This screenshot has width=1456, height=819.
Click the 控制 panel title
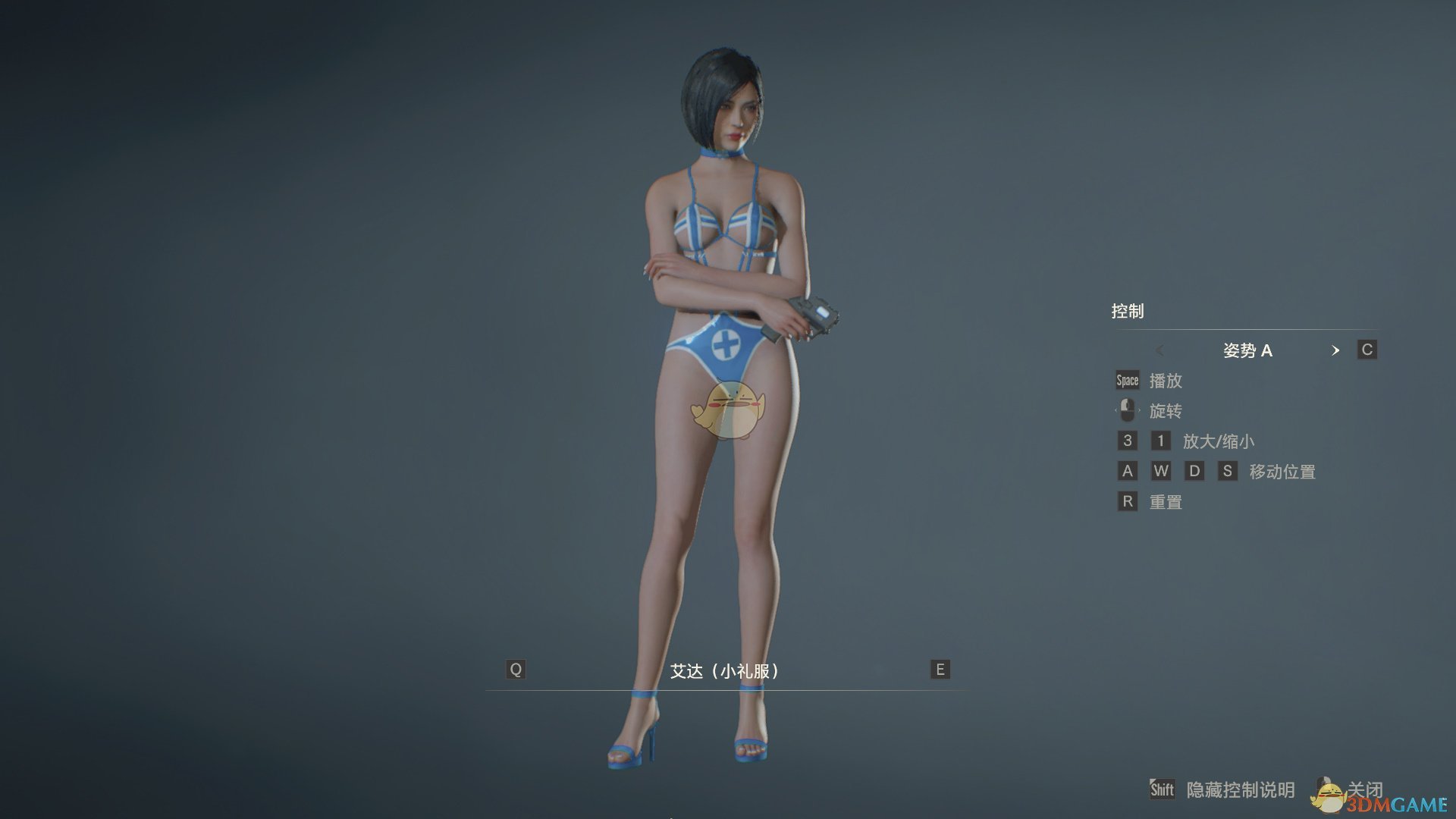1129,311
